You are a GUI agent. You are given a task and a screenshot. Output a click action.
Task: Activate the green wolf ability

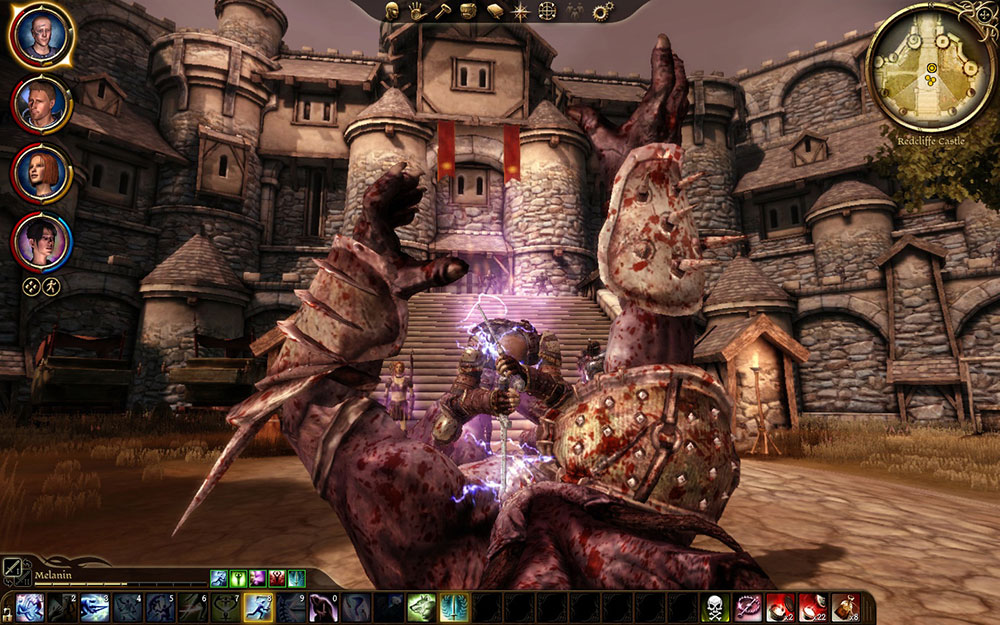(421, 607)
